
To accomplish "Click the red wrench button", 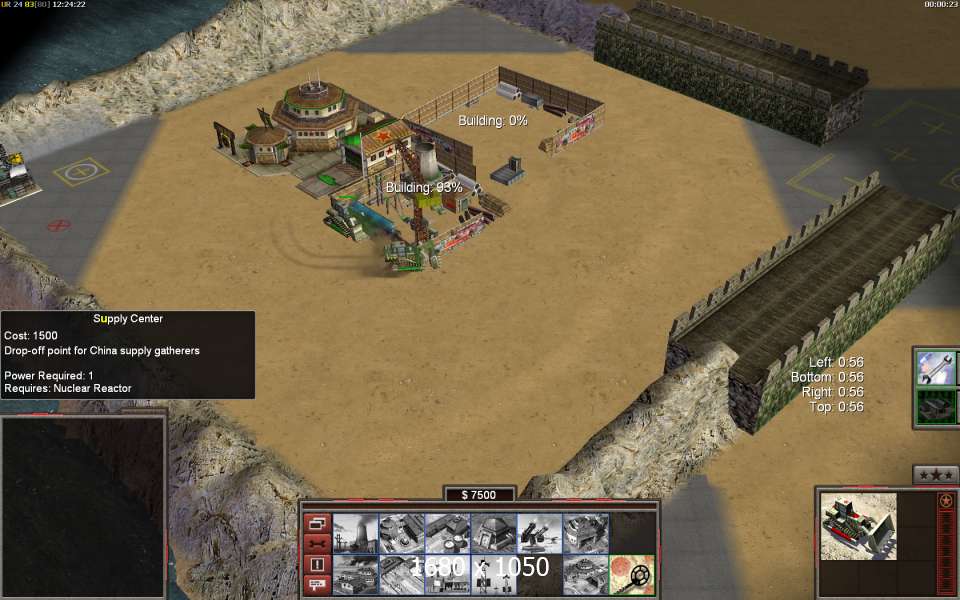I will point(317,543).
